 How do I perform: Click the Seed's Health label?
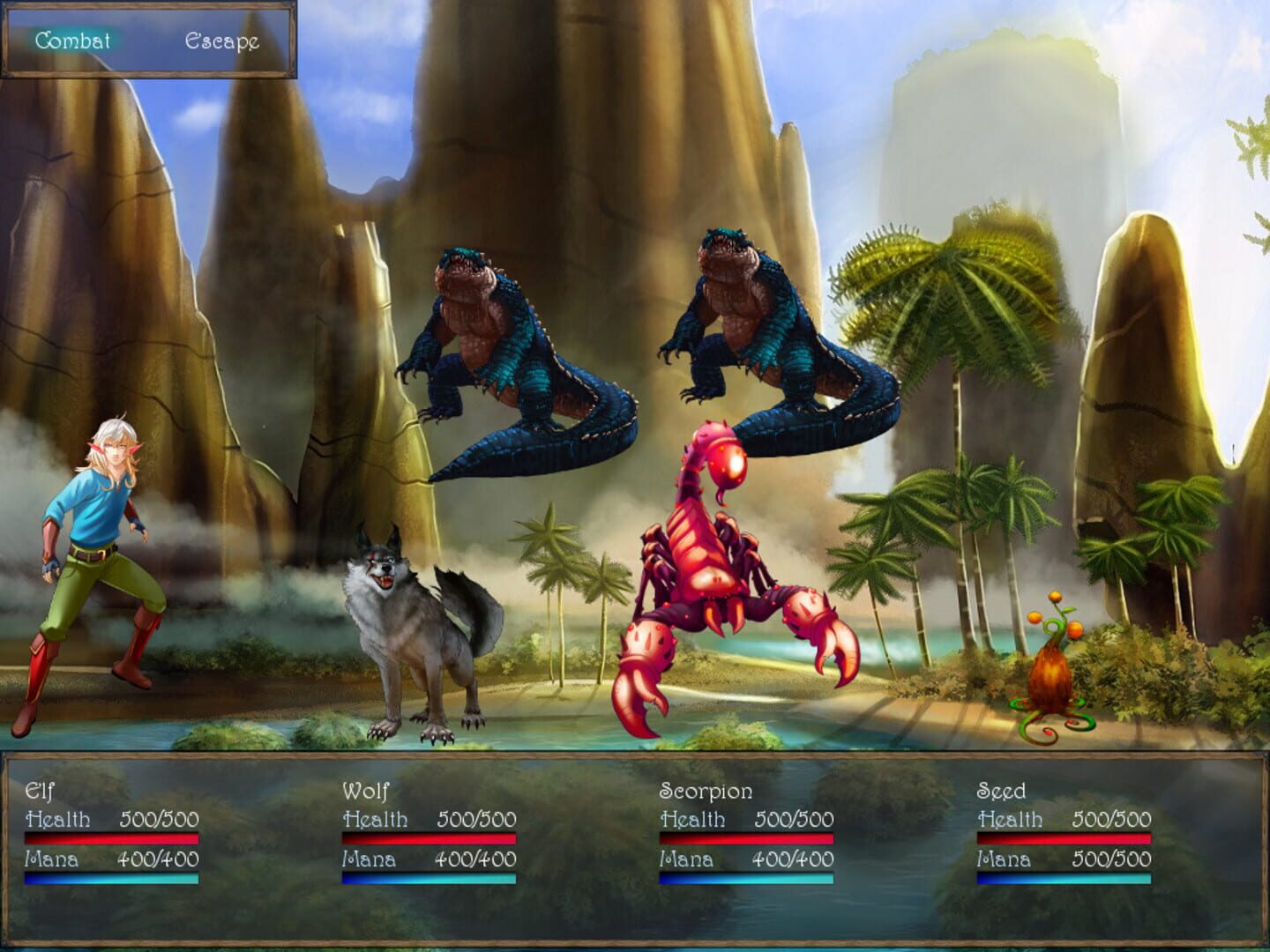[x=1008, y=818]
